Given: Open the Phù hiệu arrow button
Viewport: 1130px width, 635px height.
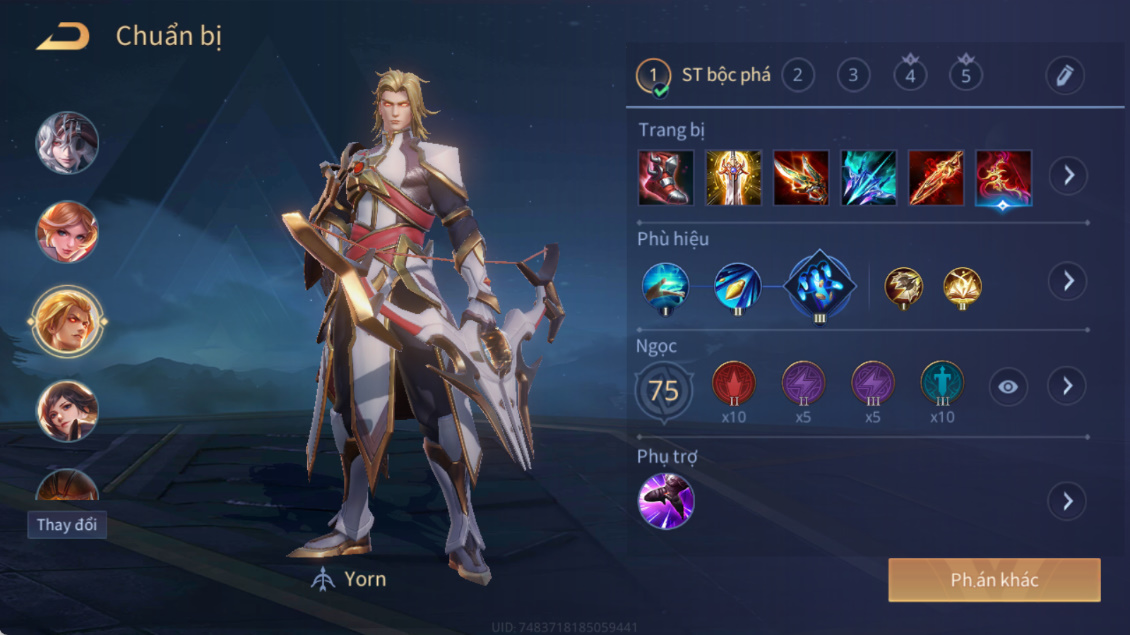Looking at the screenshot, I should [x=1068, y=281].
